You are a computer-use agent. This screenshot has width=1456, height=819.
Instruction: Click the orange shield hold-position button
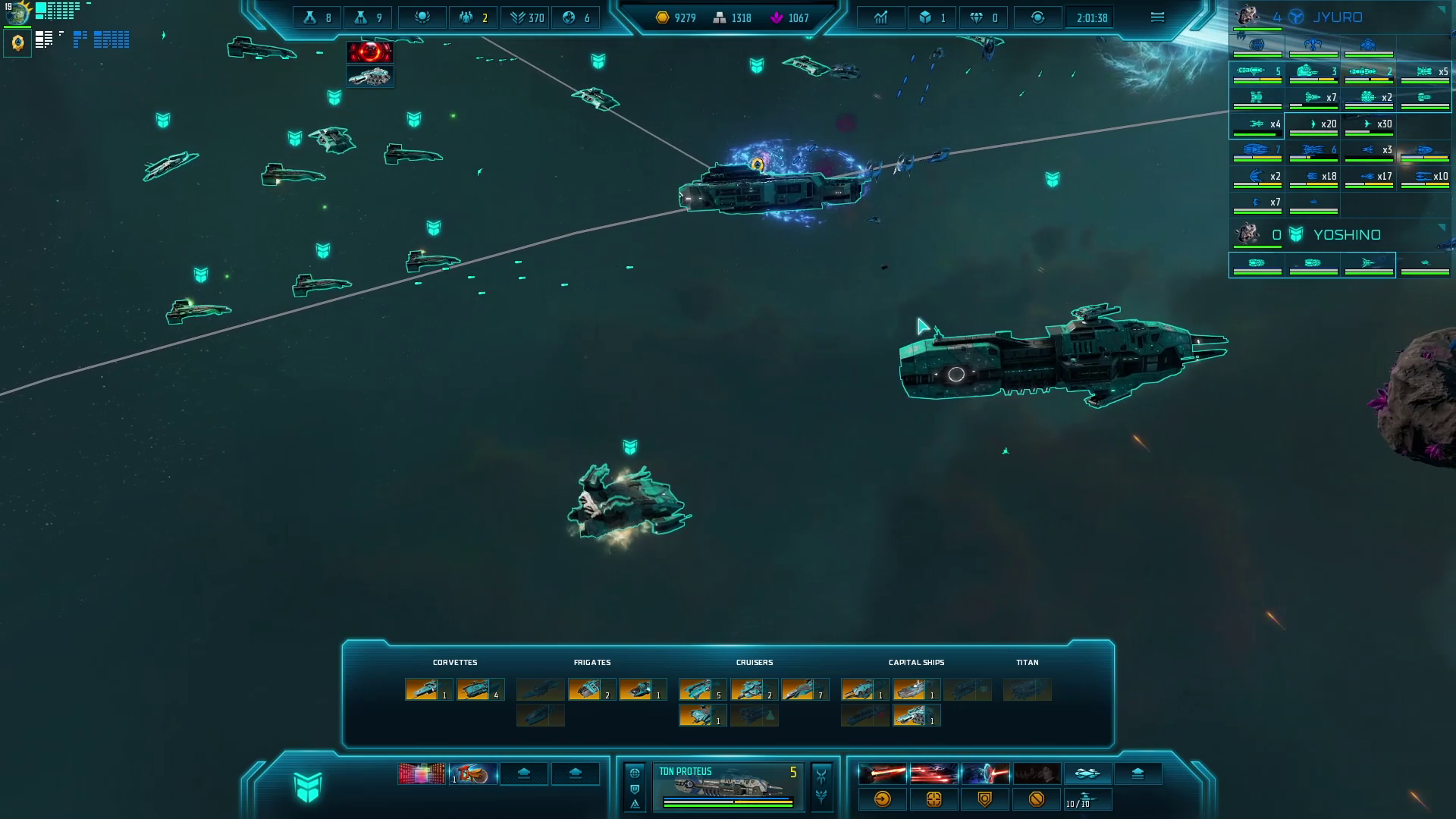[x=985, y=799]
